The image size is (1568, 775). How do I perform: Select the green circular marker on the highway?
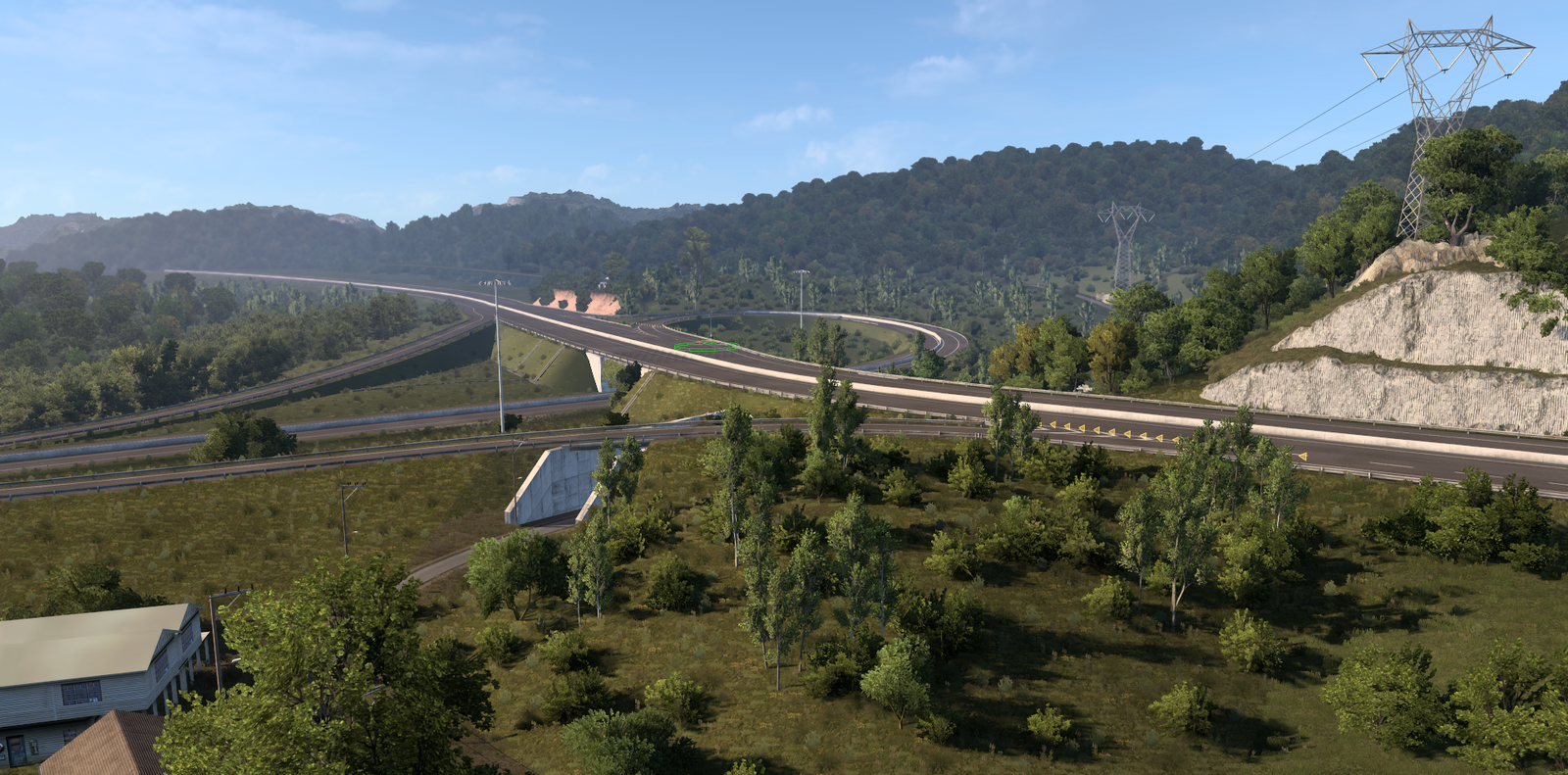click(x=705, y=346)
